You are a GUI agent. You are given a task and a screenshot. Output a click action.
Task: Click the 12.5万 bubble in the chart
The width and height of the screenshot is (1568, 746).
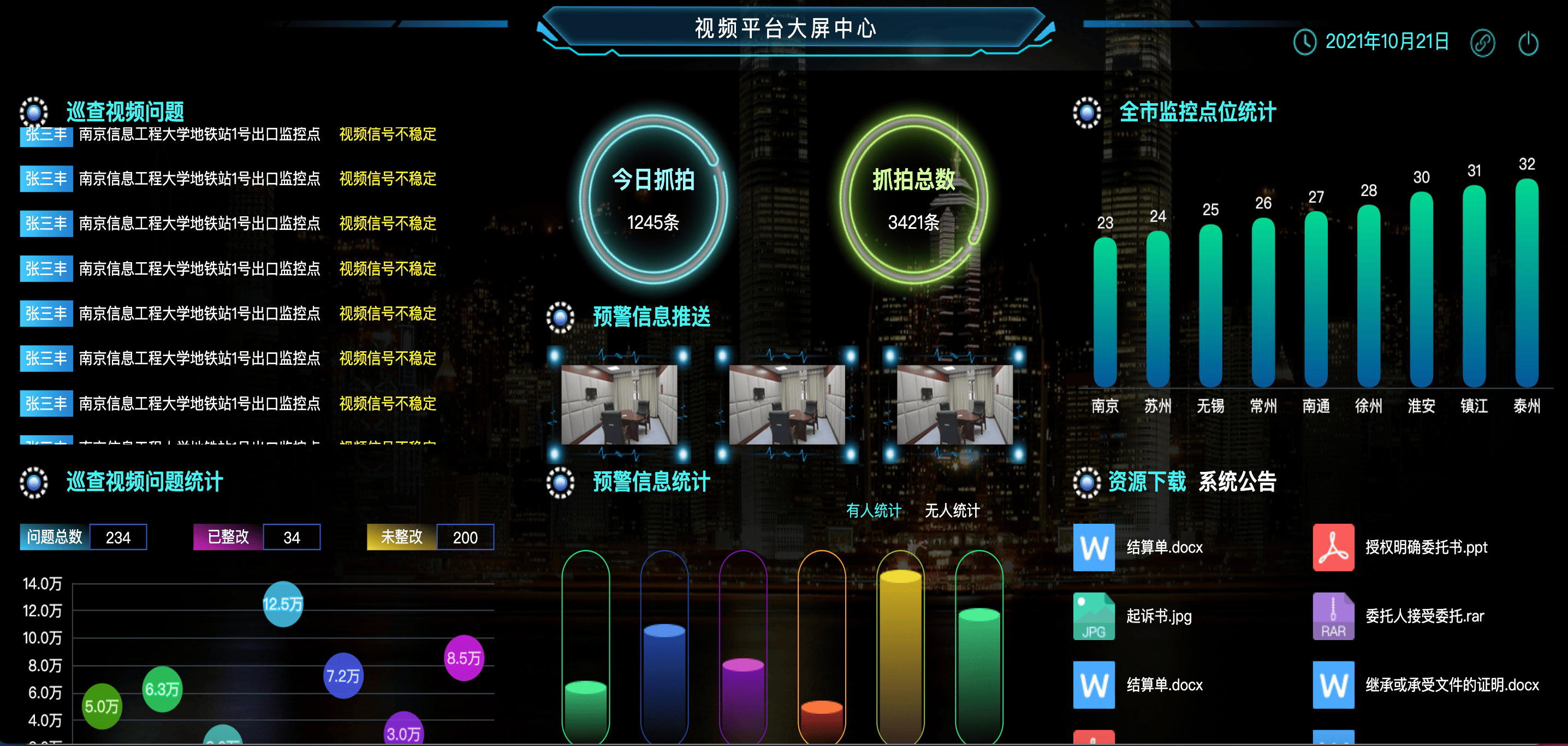click(282, 604)
